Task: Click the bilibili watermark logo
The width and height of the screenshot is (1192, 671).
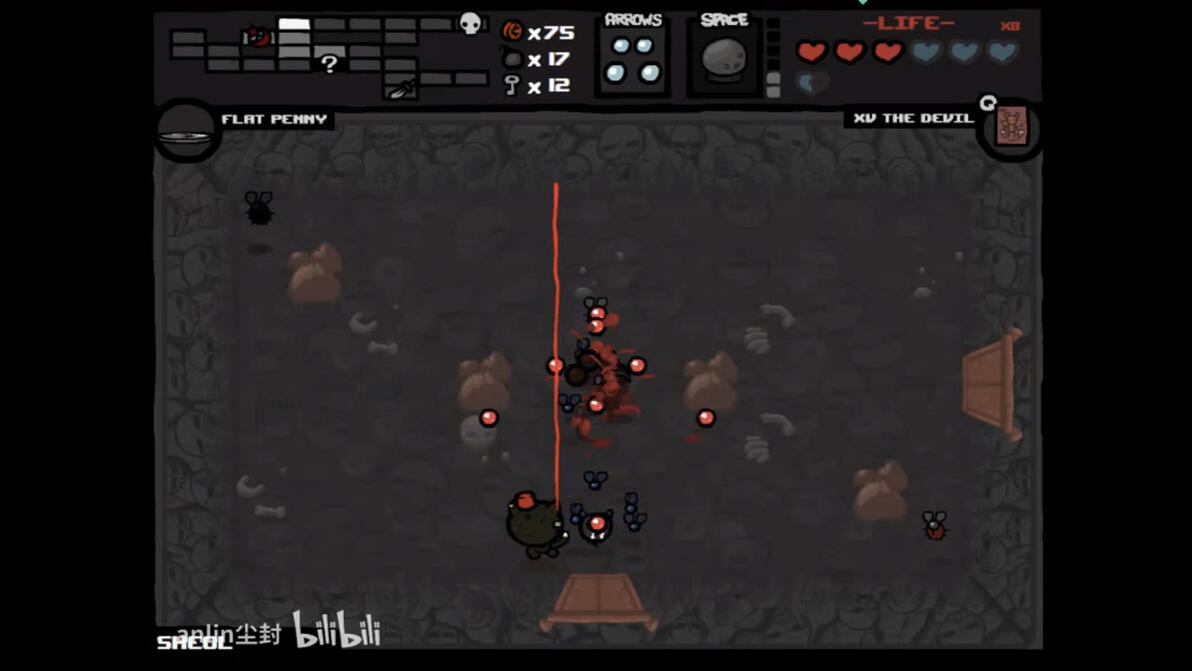Action: click(336, 630)
